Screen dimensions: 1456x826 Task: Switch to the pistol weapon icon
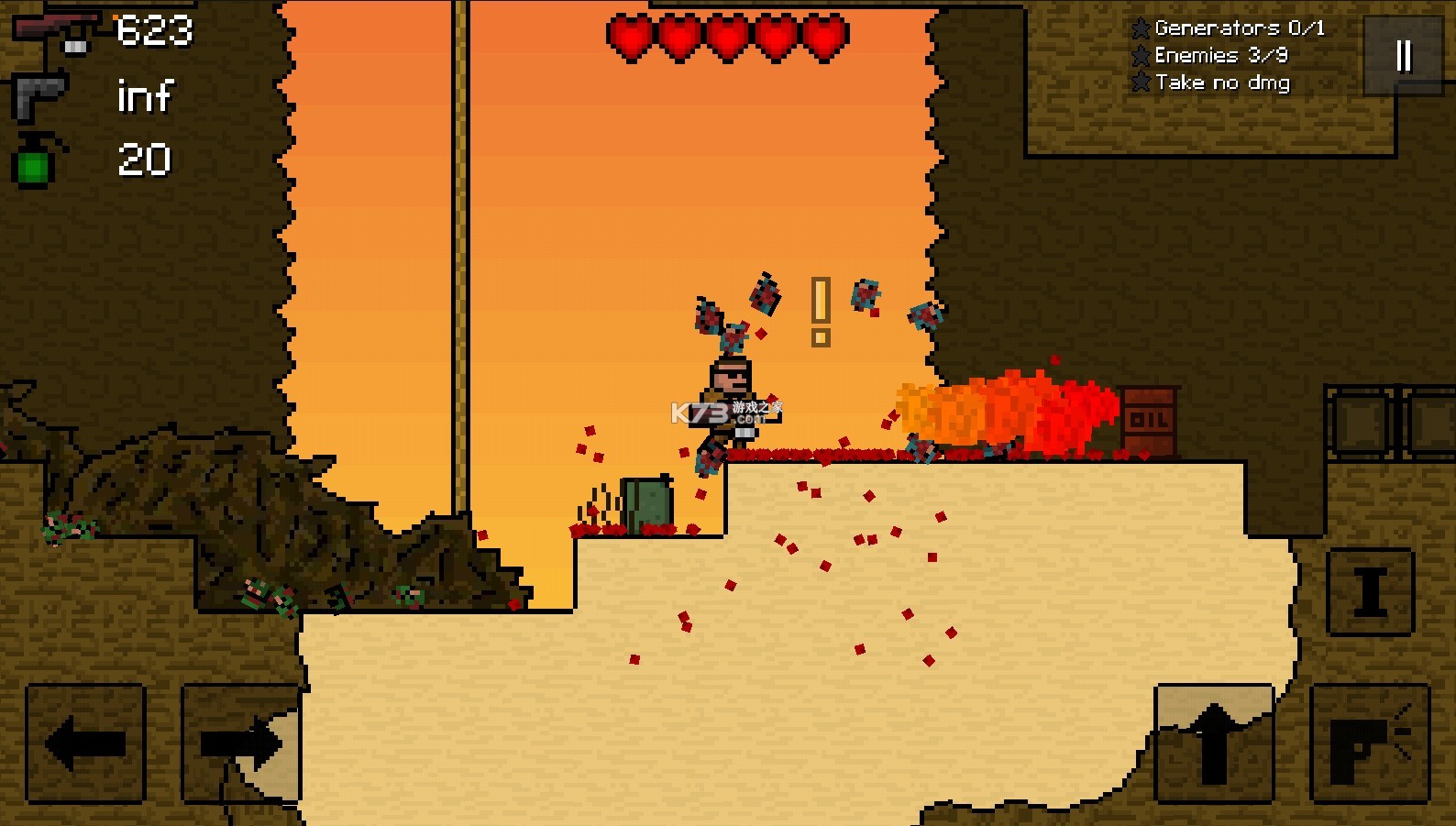[39, 96]
